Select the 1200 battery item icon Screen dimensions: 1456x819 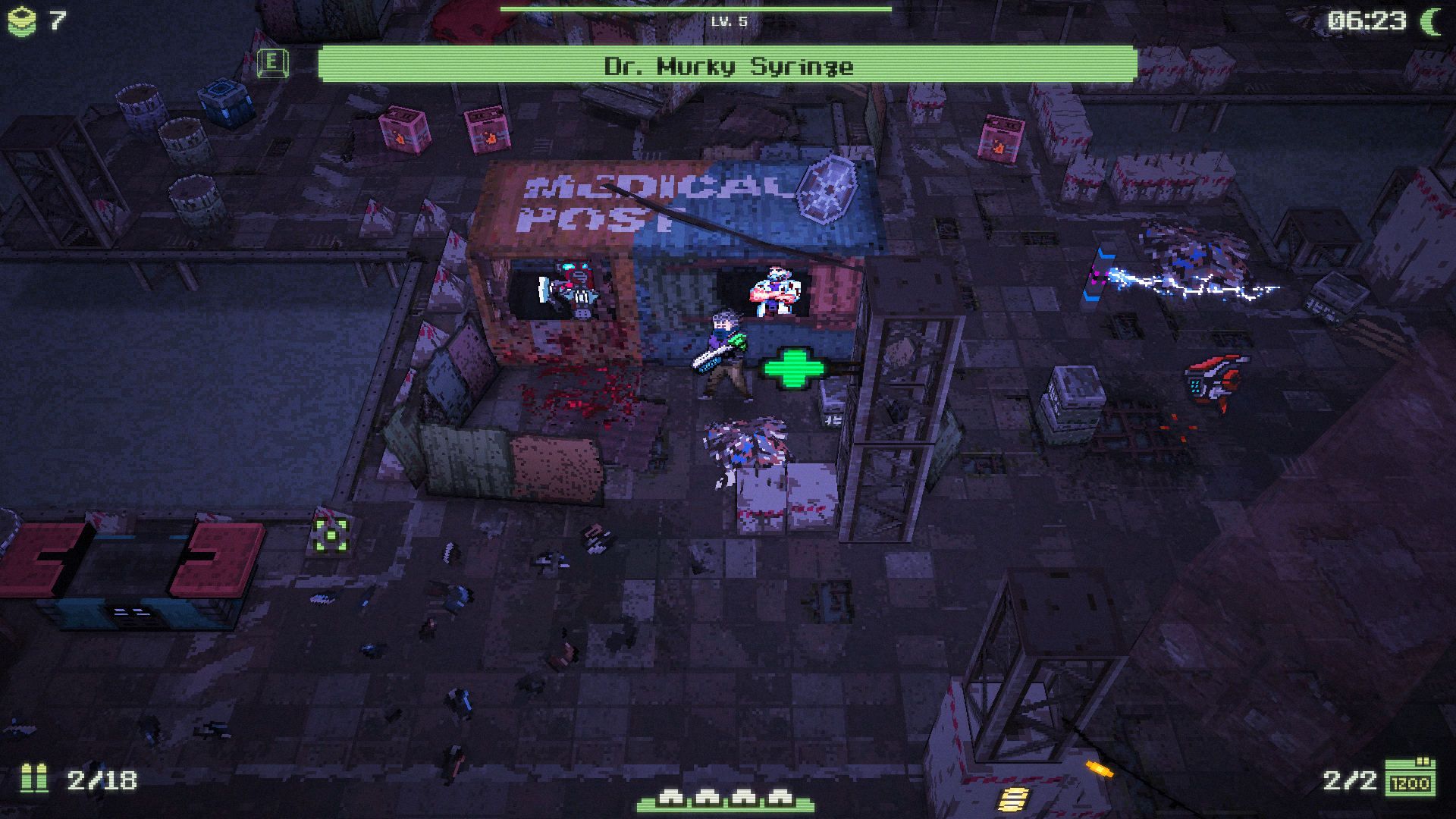tap(1410, 778)
